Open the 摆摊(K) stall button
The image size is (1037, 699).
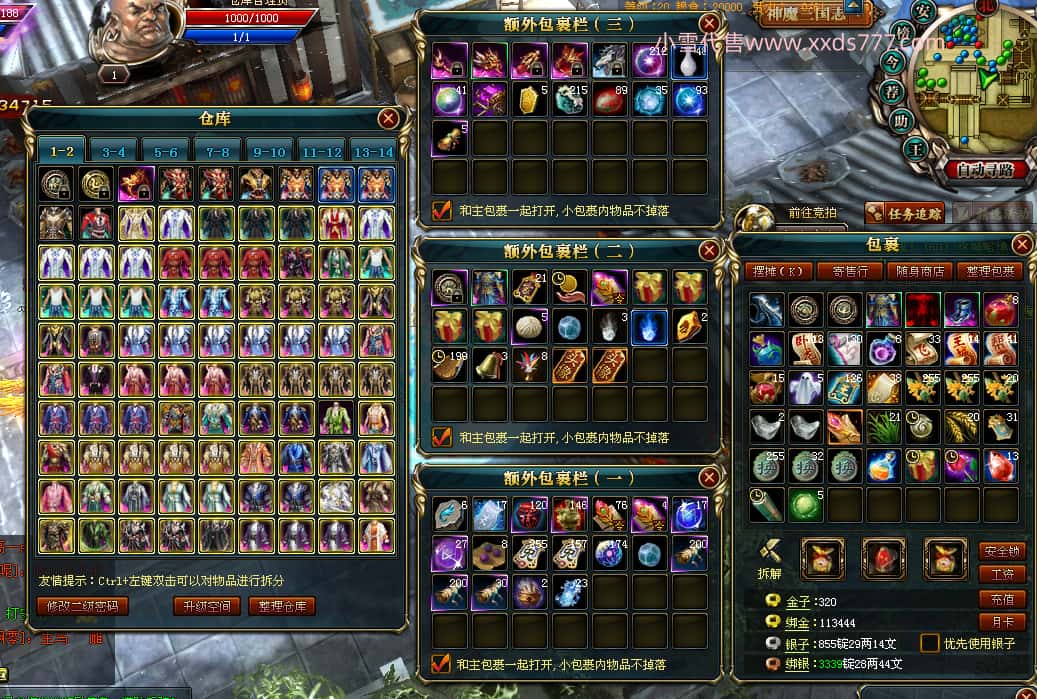777,271
